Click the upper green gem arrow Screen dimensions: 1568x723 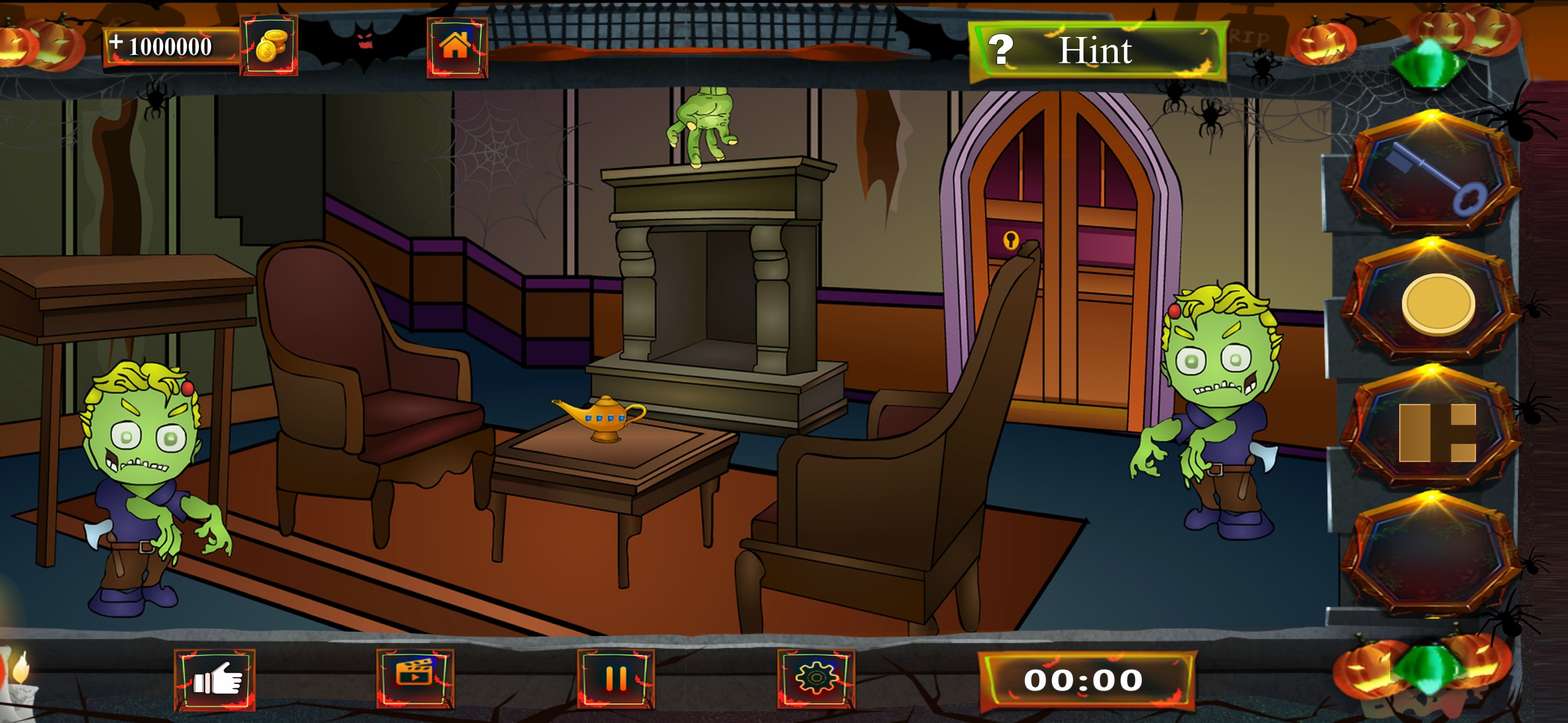point(1428,63)
